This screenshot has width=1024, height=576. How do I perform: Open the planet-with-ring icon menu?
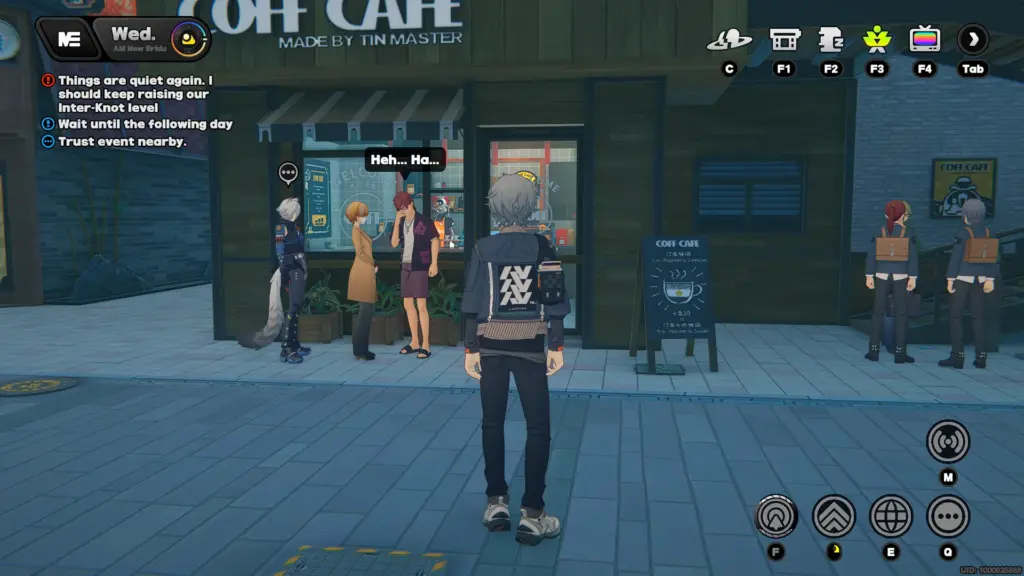pos(729,41)
